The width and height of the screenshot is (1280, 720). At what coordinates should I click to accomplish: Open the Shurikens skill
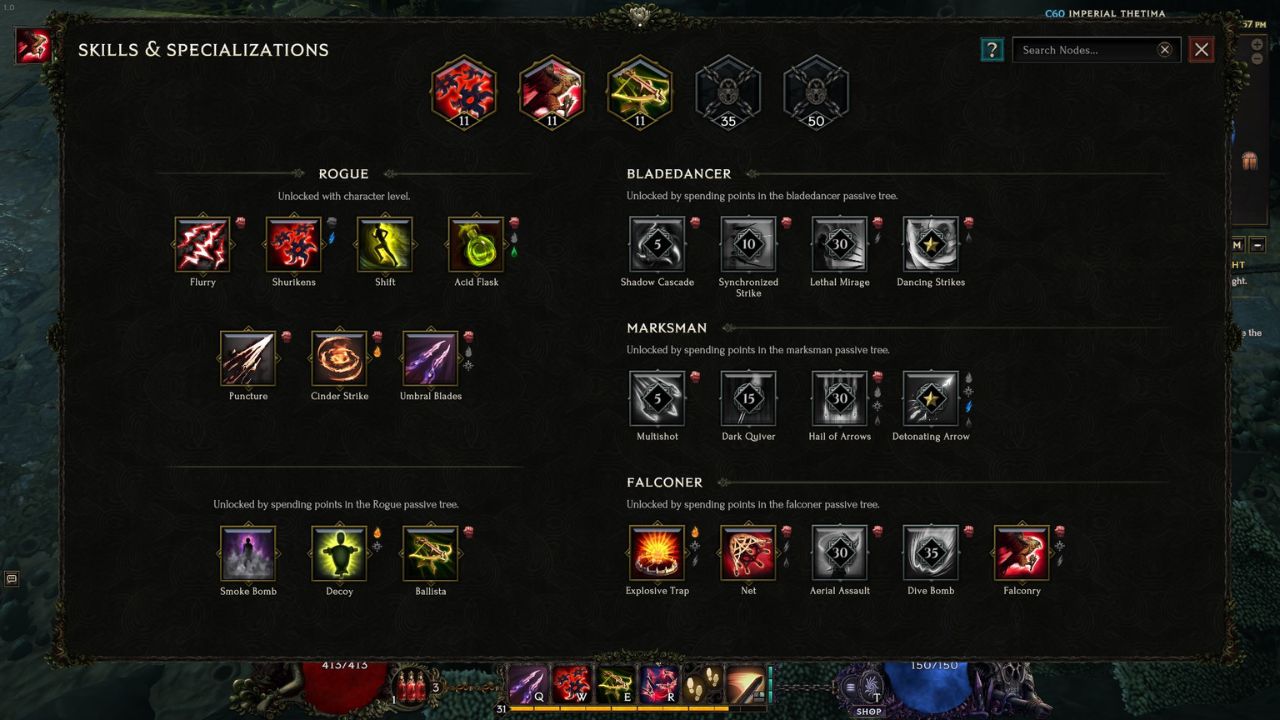click(293, 243)
